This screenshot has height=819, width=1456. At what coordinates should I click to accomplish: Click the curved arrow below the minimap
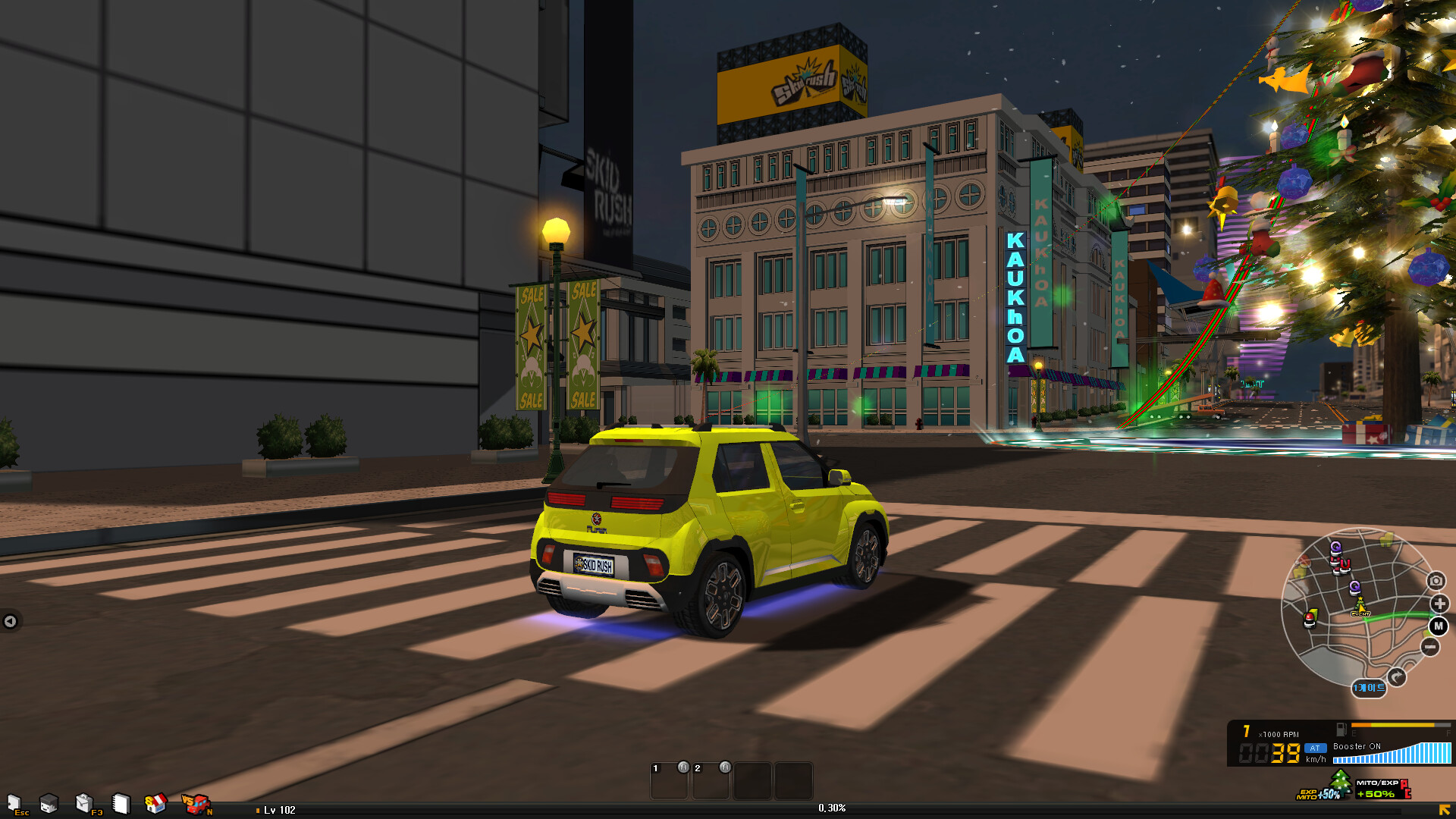pos(1397,674)
